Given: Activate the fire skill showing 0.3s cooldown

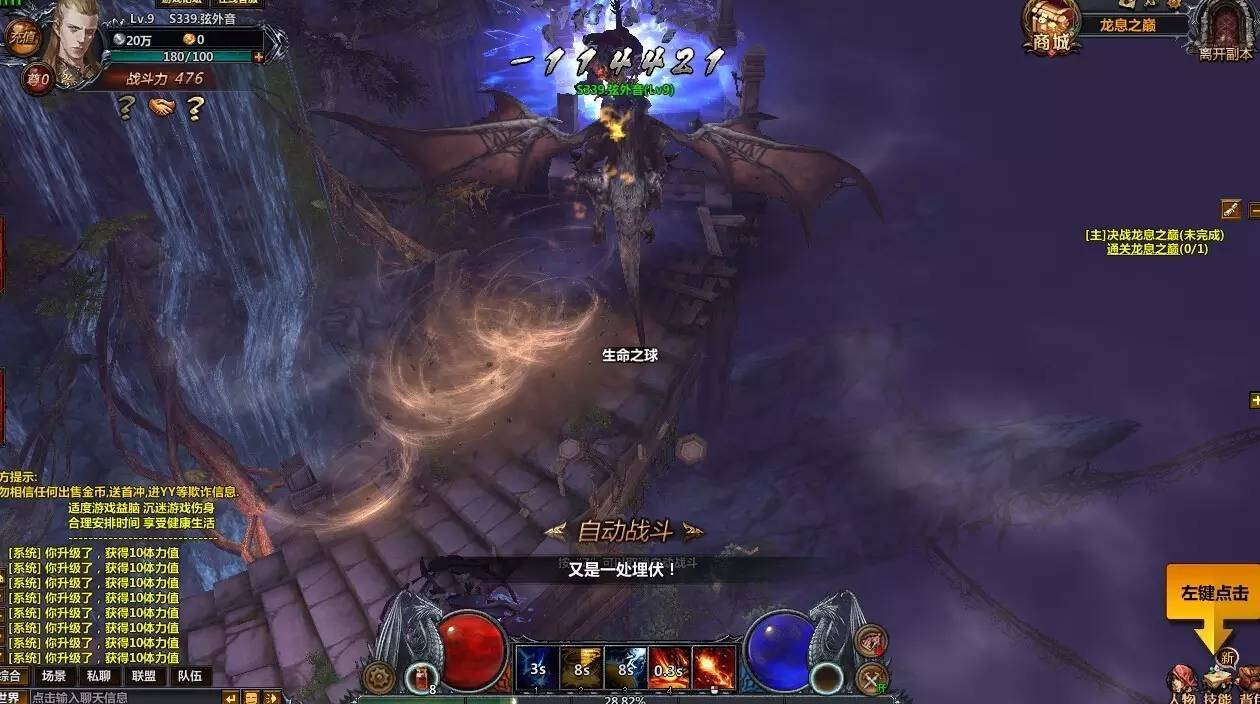Looking at the screenshot, I should pos(669,667).
